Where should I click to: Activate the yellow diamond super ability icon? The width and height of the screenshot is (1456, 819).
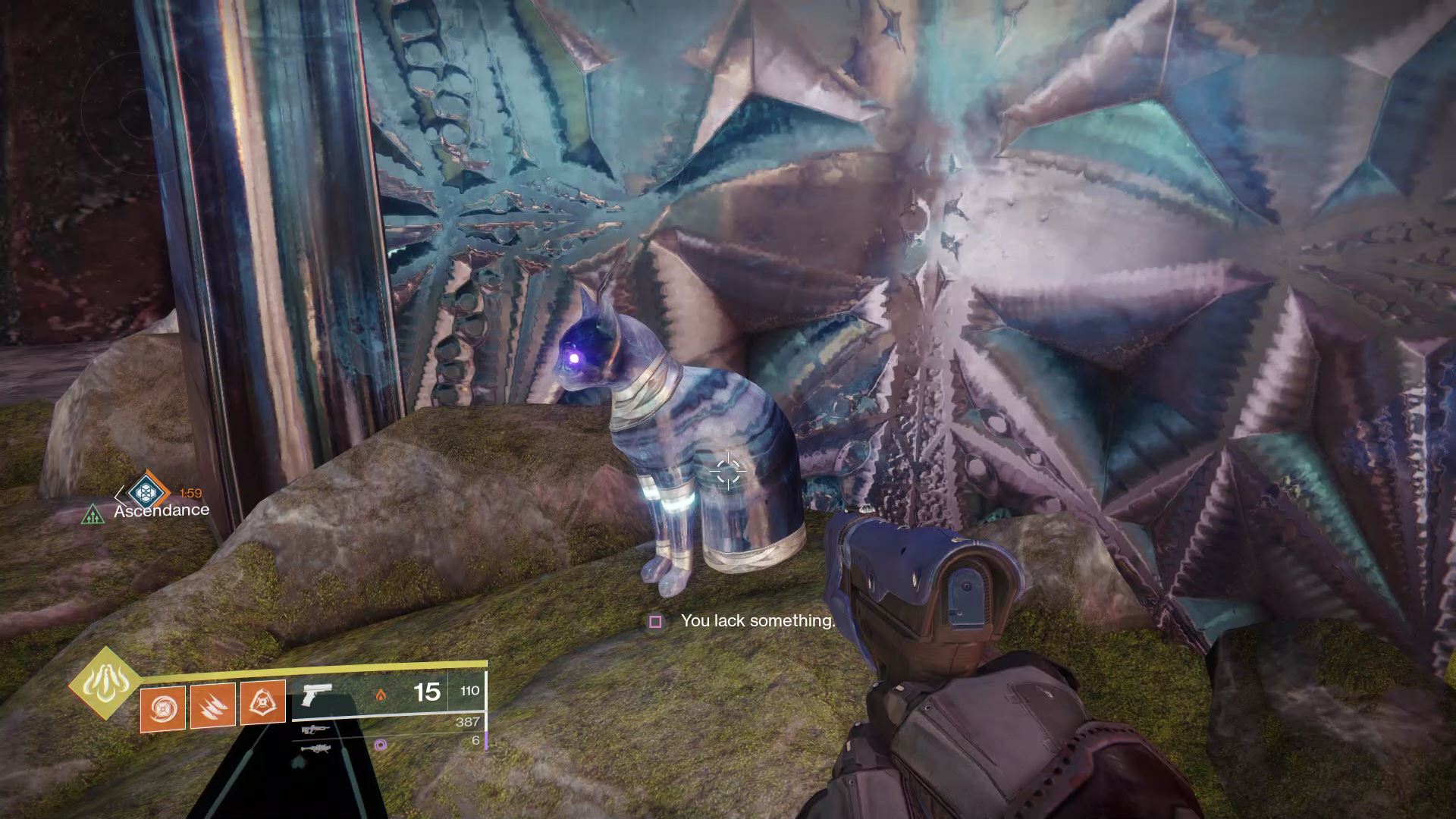[x=105, y=683]
